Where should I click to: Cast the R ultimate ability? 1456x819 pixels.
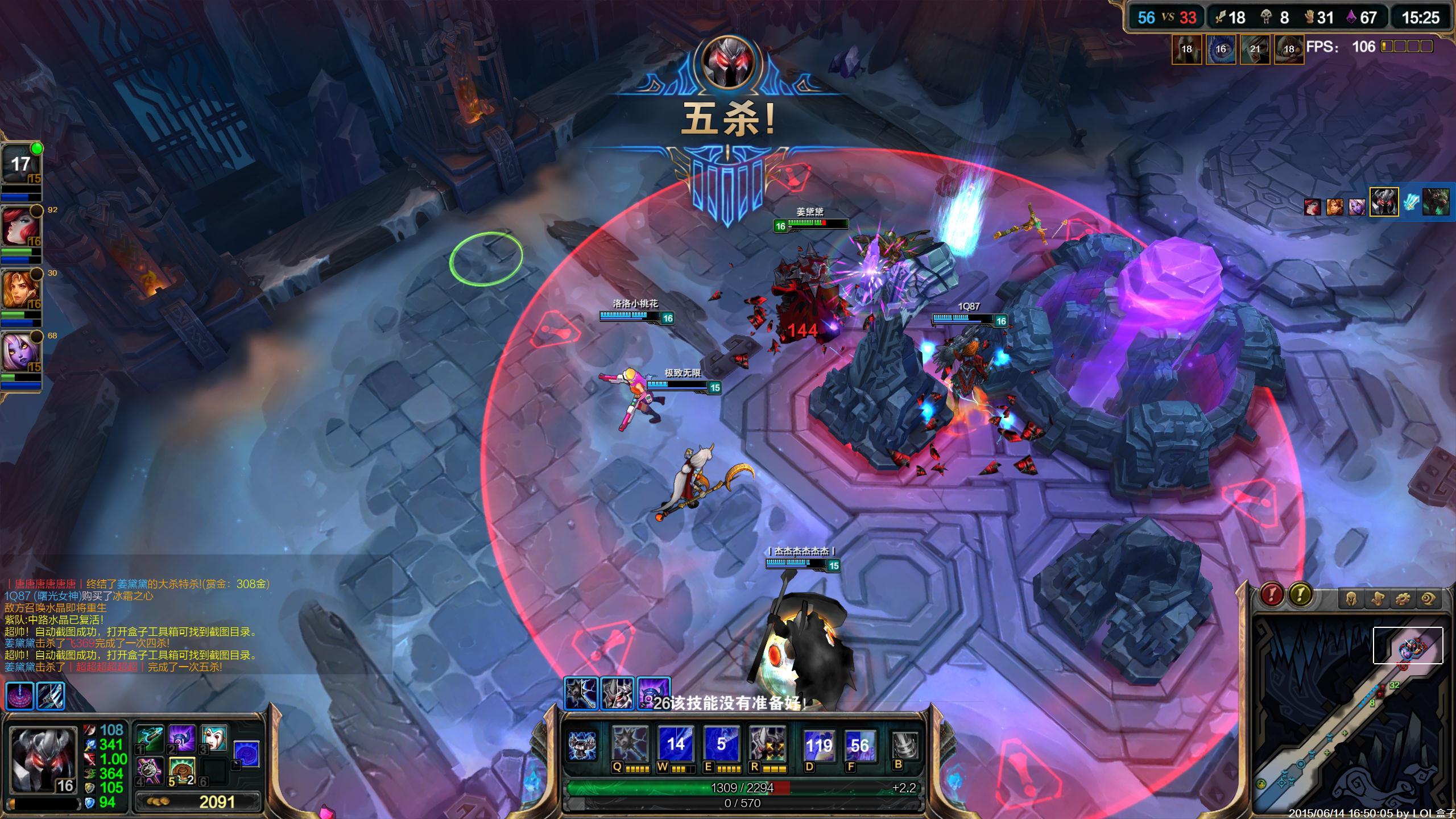point(767,744)
